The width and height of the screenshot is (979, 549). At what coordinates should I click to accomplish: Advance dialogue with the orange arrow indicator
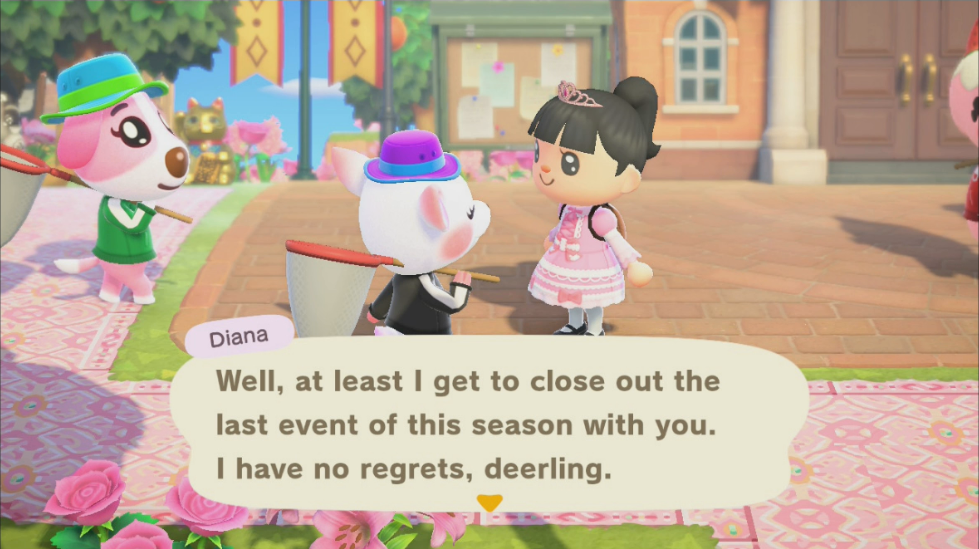pos(488,503)
